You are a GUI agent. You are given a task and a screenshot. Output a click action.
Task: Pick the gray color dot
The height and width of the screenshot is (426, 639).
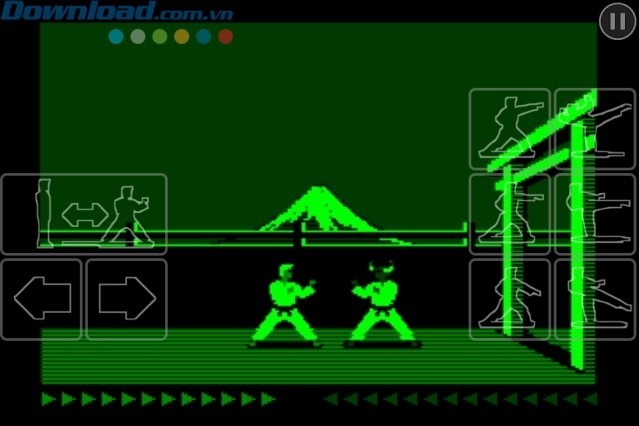(138, 37)
